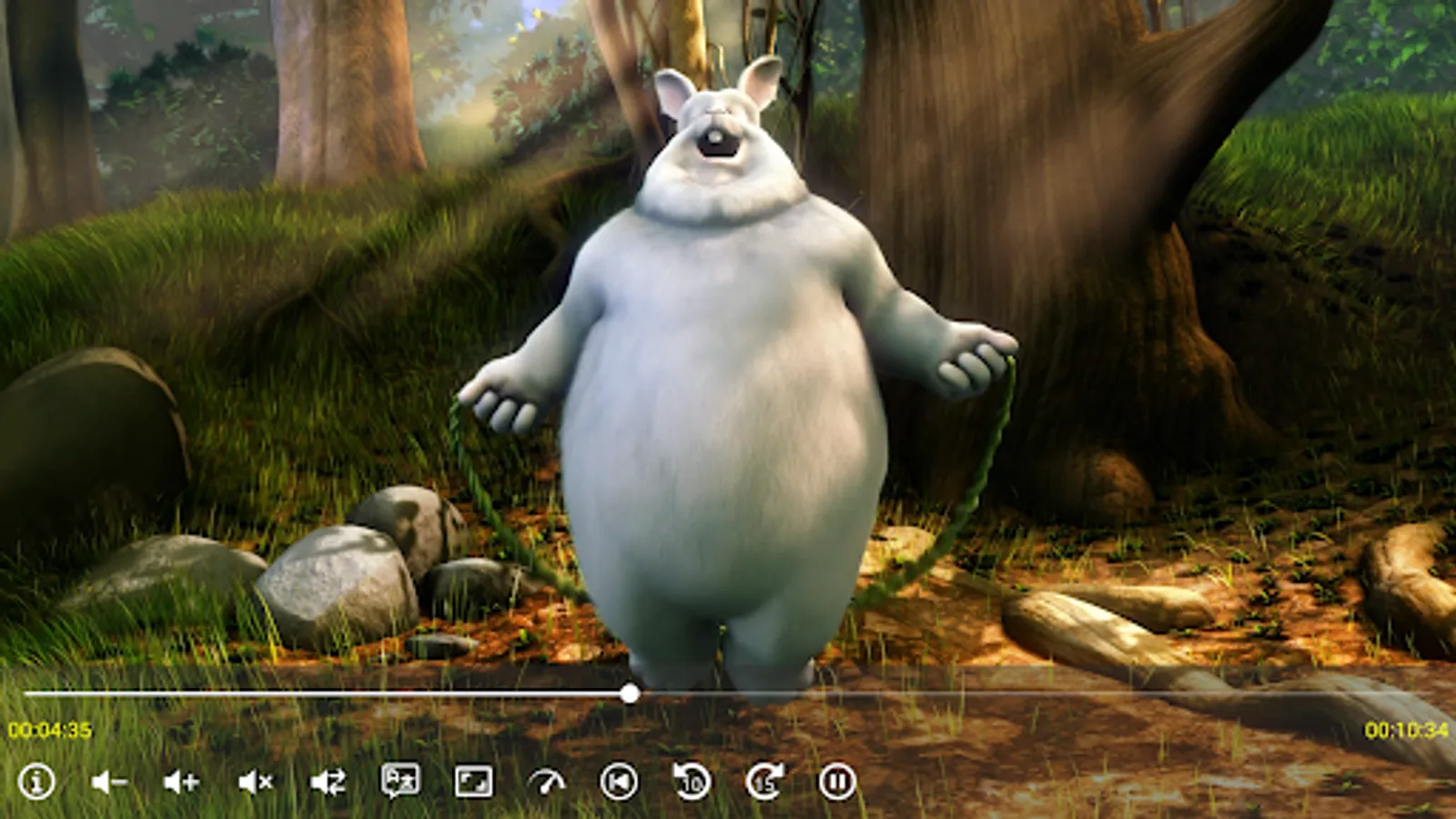Click the seek bar thumb
The width and height of the screenshot is (1456, 819).
[x=630, y=694]
